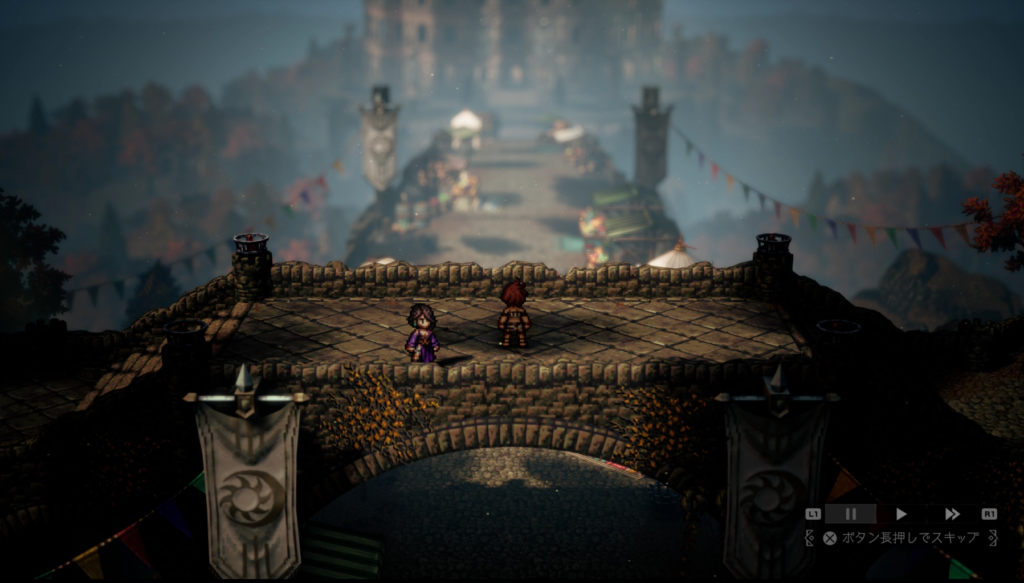Pause the cutscene playback
Screen dimensions: 1024x583
[x=851, y=514]
